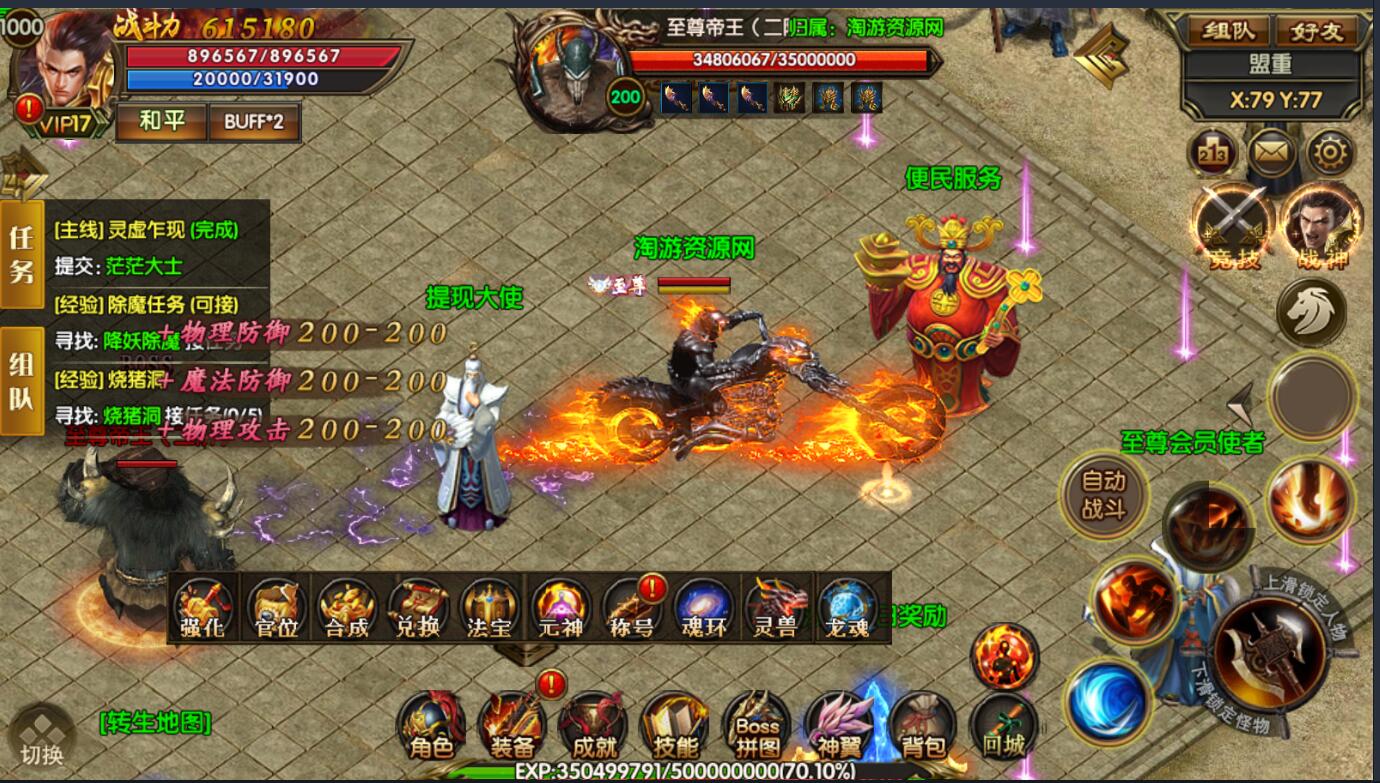
Task: Open the 称号 title menu
Action: (x=633, y=608)
